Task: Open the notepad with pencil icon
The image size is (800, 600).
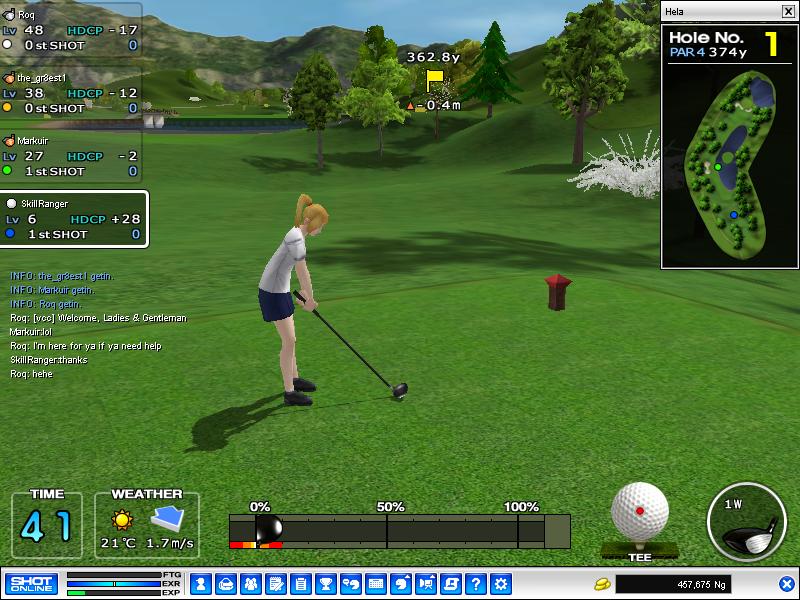Action: click(x=275, y=583)
